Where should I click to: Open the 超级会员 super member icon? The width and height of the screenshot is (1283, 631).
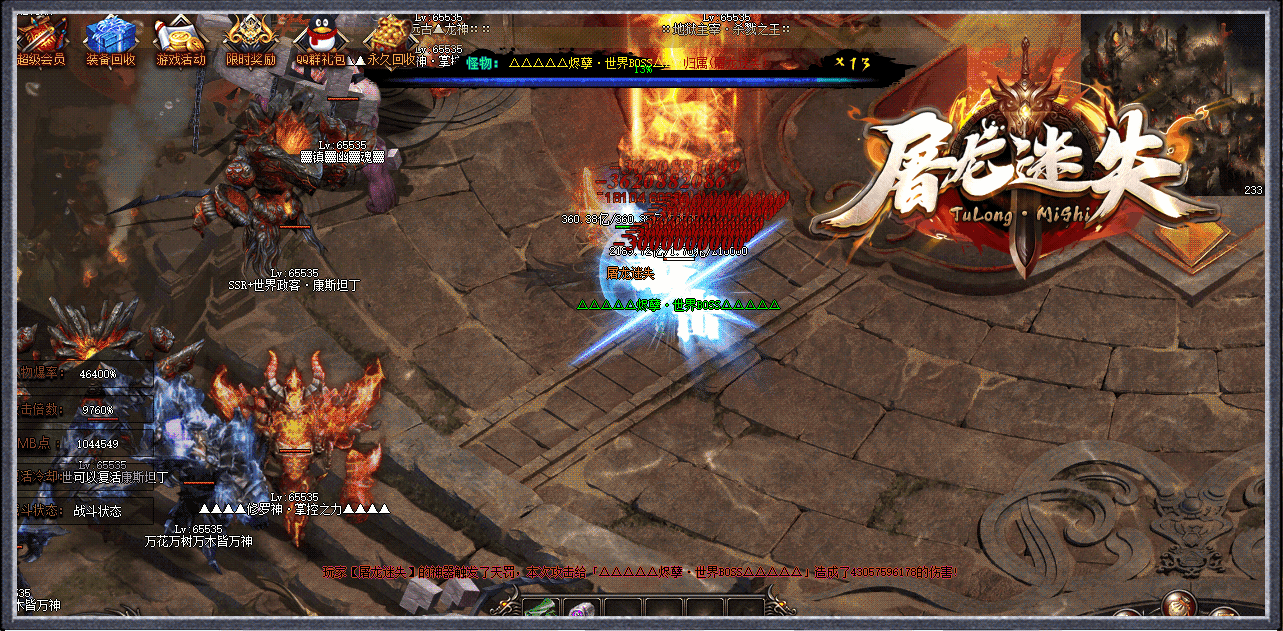click(x=41, y=38)
